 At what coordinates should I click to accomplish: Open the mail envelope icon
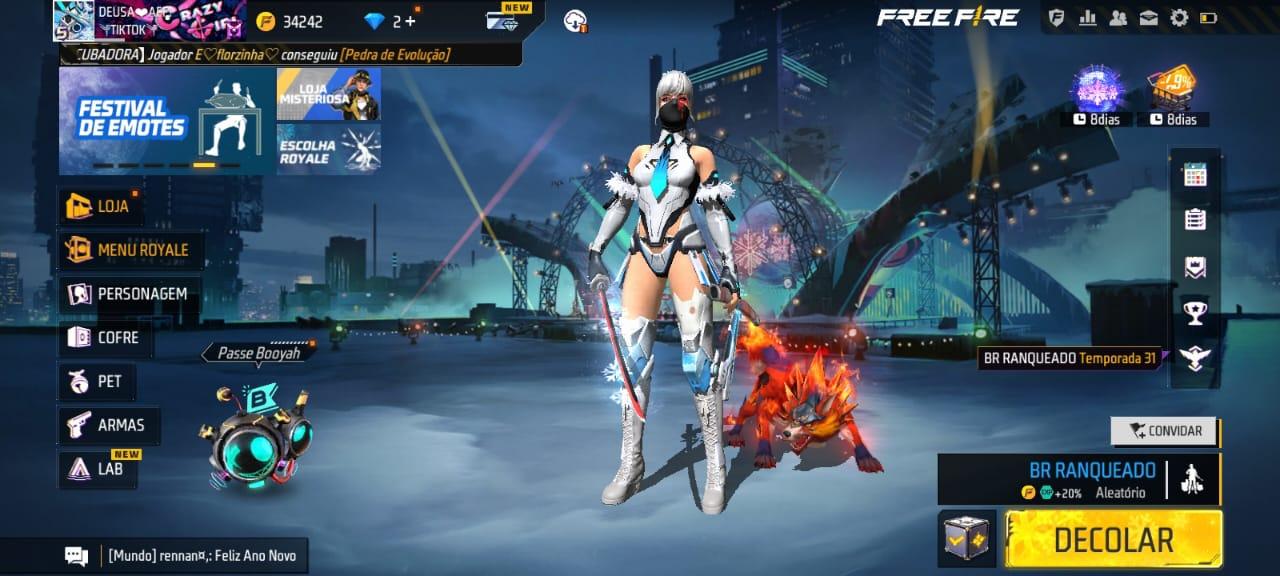[1149, 18]
